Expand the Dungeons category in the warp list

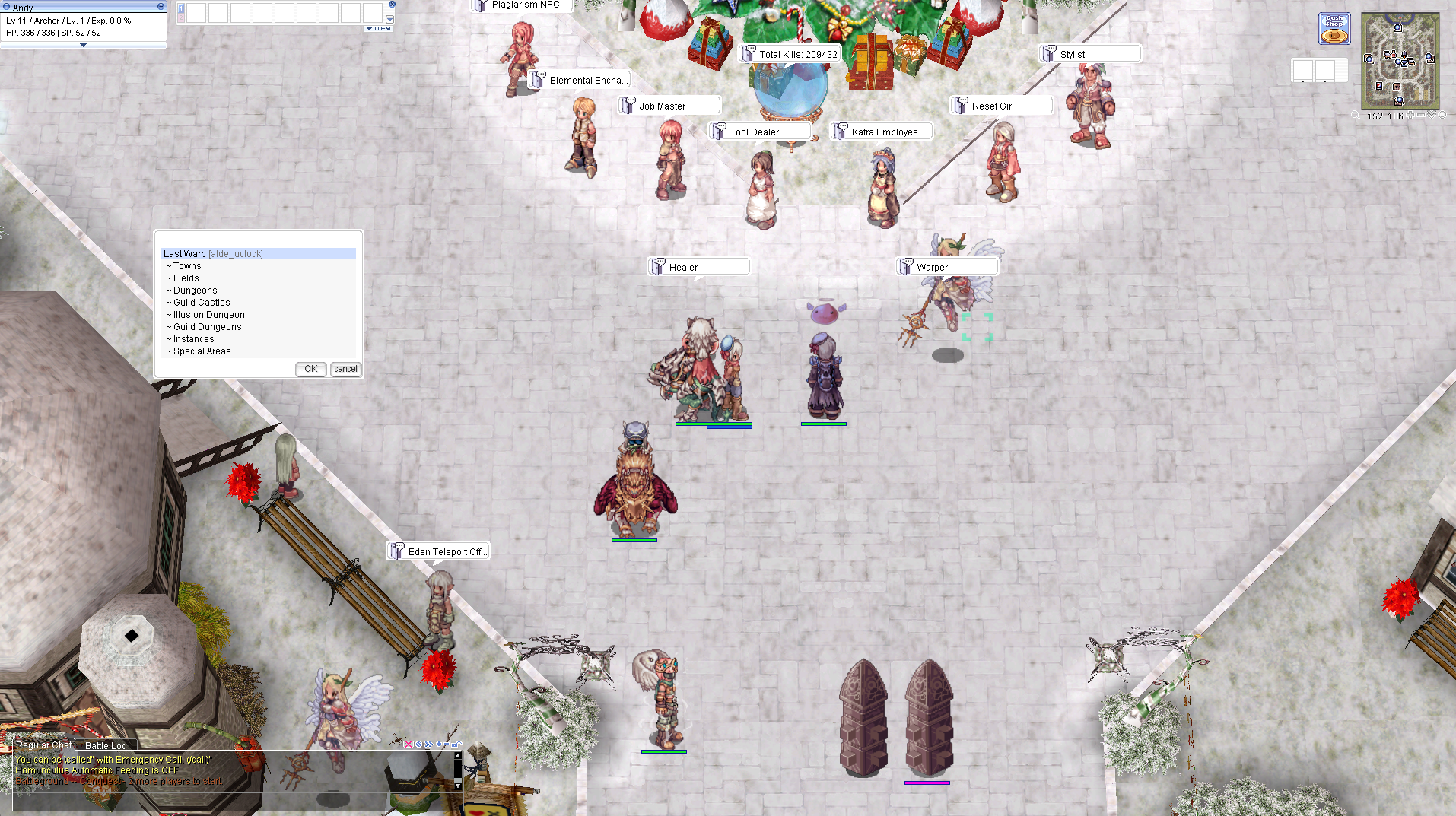coord(190,290)
